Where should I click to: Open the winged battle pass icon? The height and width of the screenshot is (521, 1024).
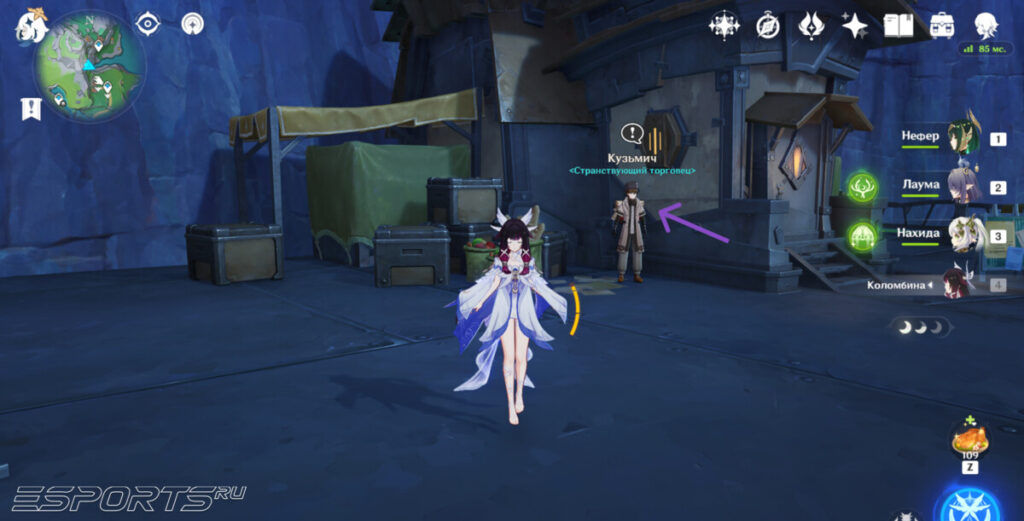[x=811, y=25]
